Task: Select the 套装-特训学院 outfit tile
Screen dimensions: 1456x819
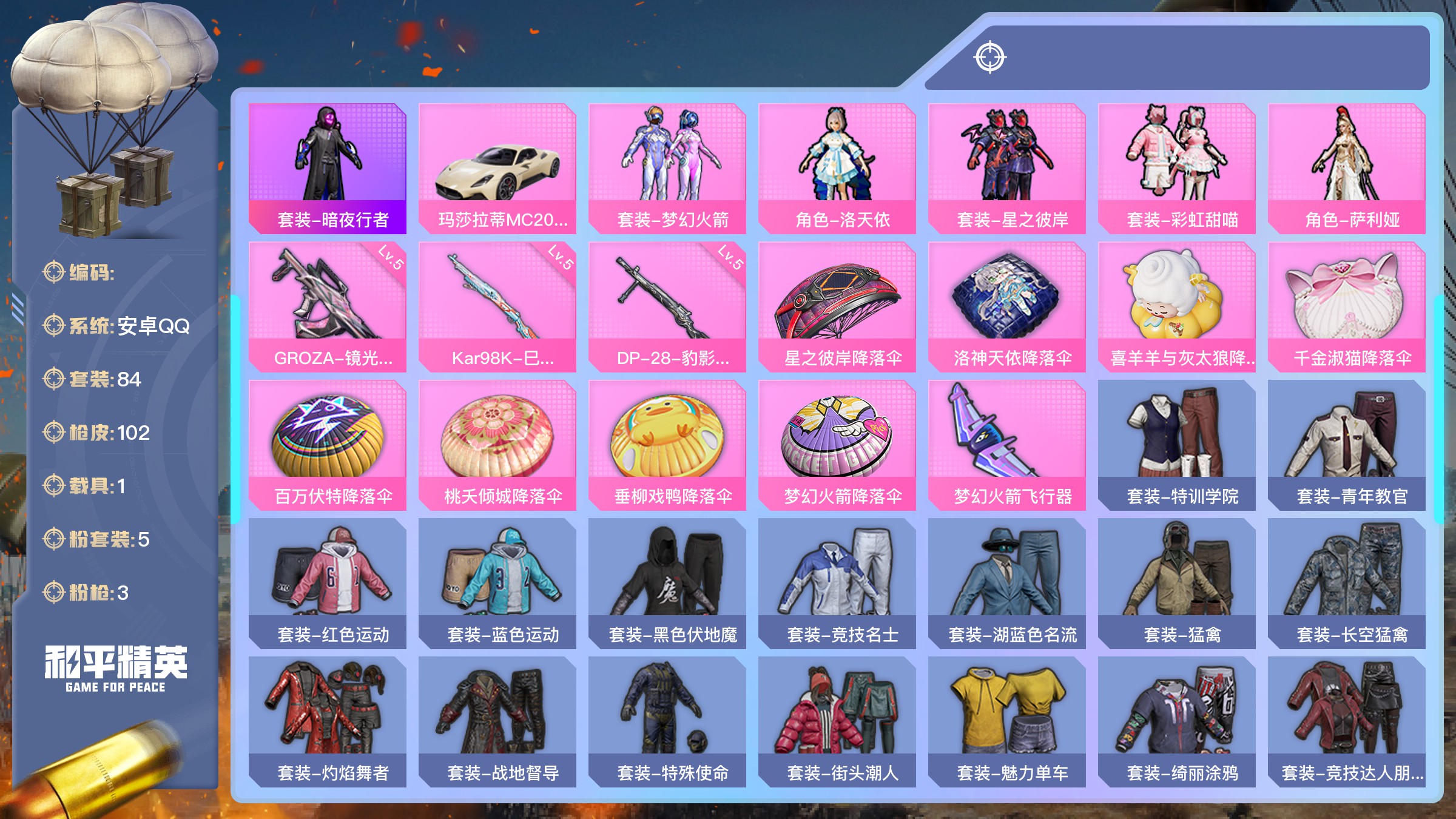Action: [1176, 445]
